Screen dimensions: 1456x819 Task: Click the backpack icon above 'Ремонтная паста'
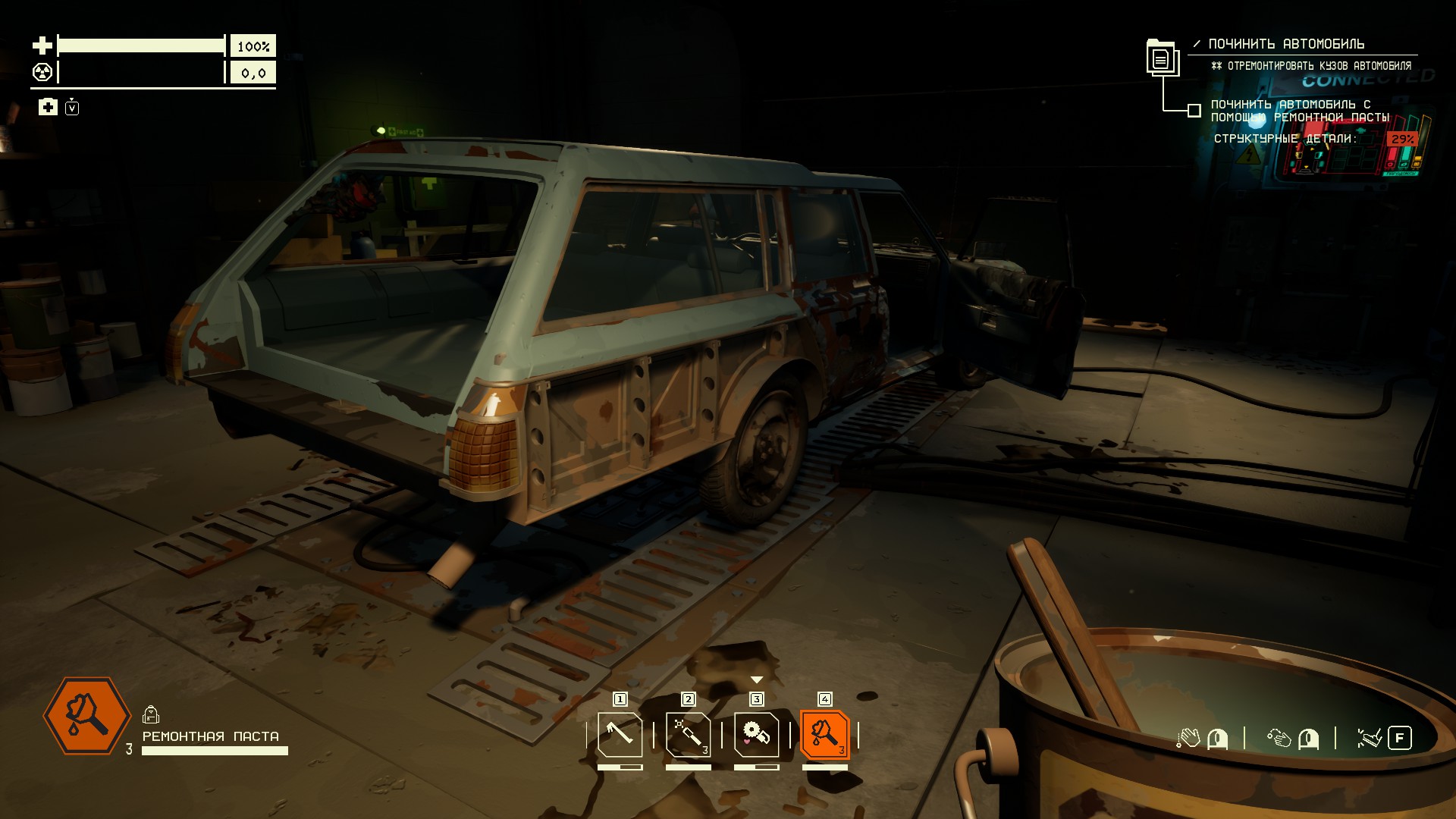(151, 714)
